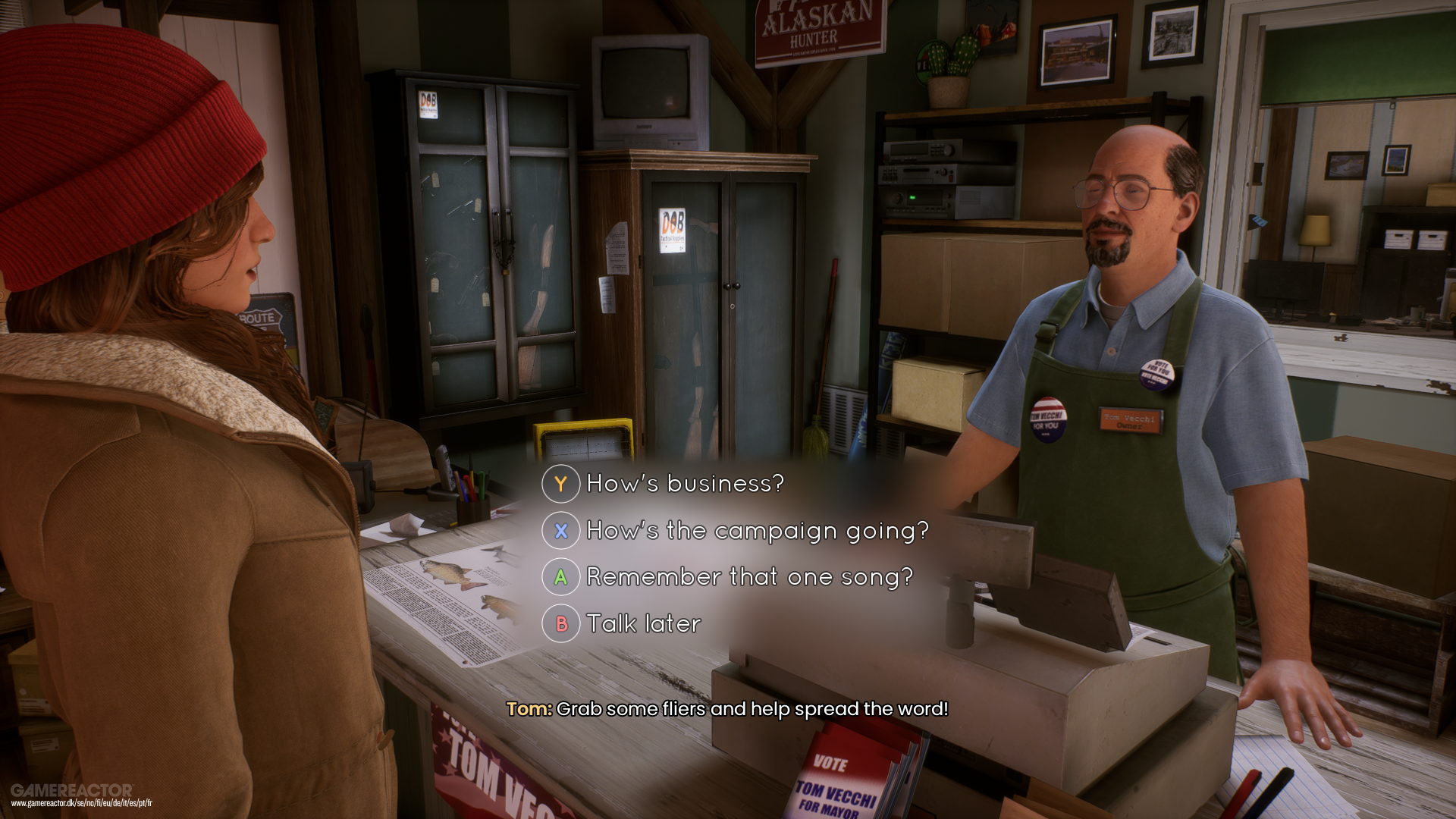End conversation with "Talk later"
The image size is (1456, 819).
[x=643, y=624]
